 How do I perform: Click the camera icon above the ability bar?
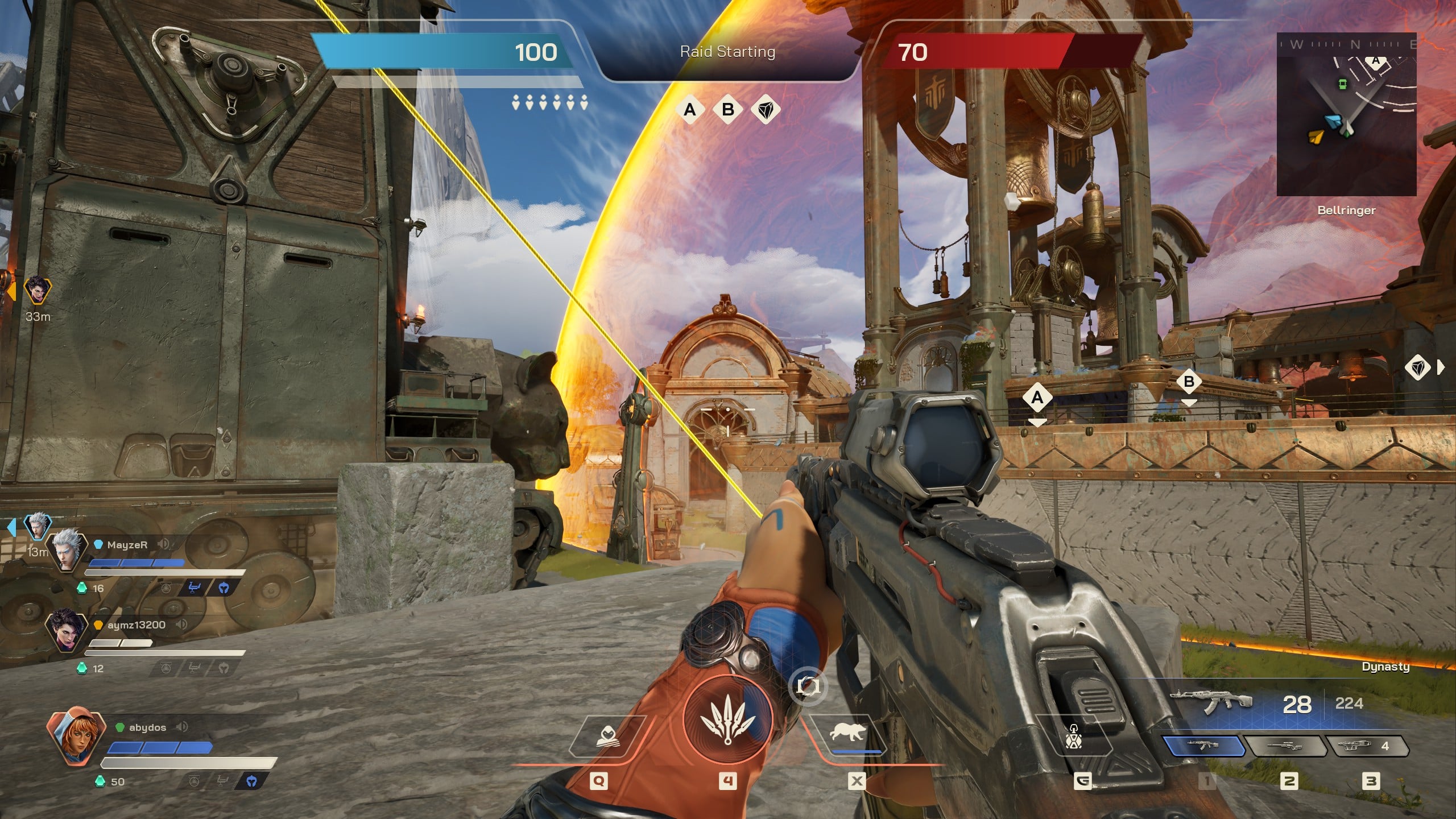tap(807, 686)
